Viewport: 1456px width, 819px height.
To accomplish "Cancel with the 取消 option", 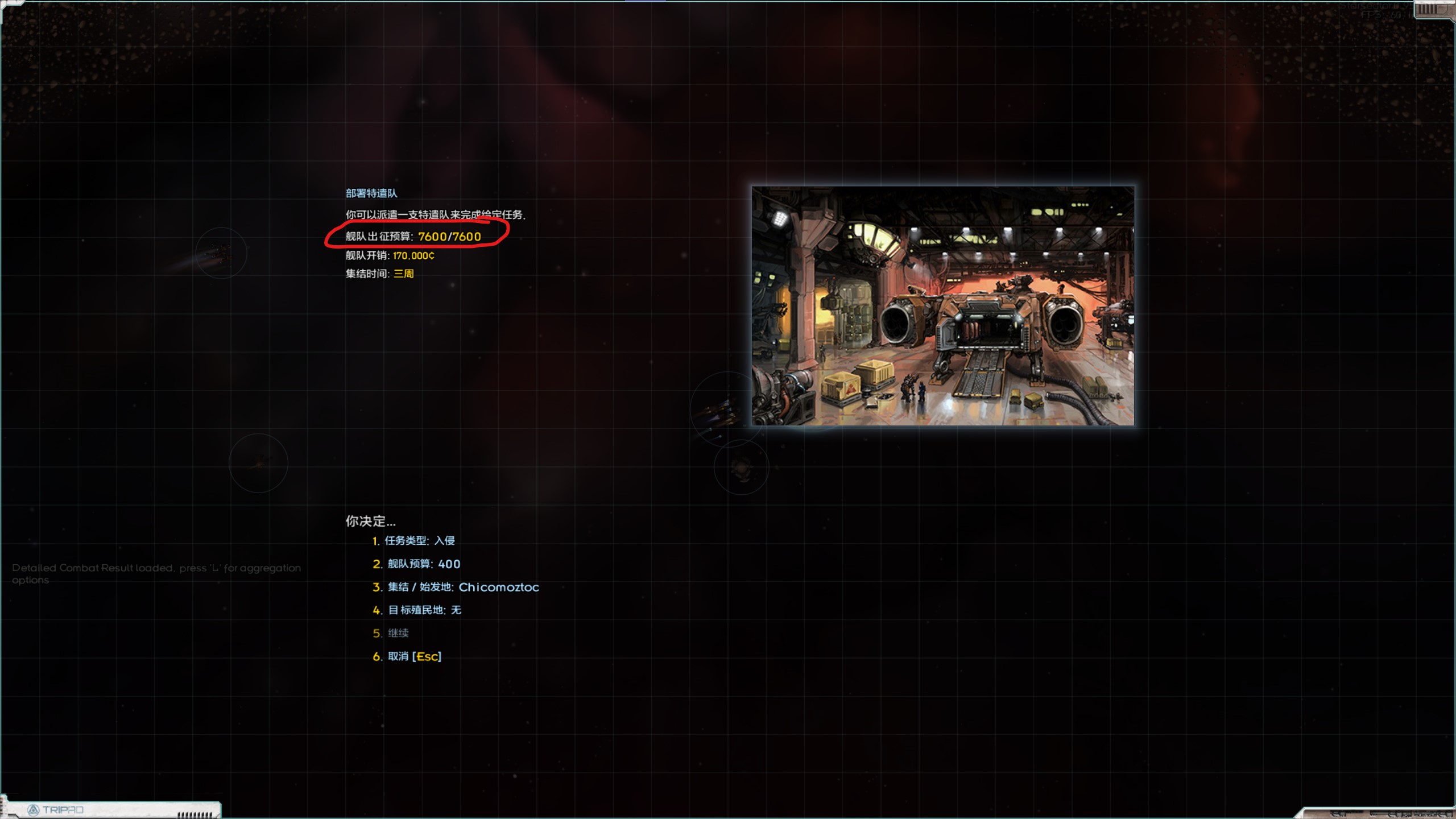I will pyautogui.click(x=413, y=656).
